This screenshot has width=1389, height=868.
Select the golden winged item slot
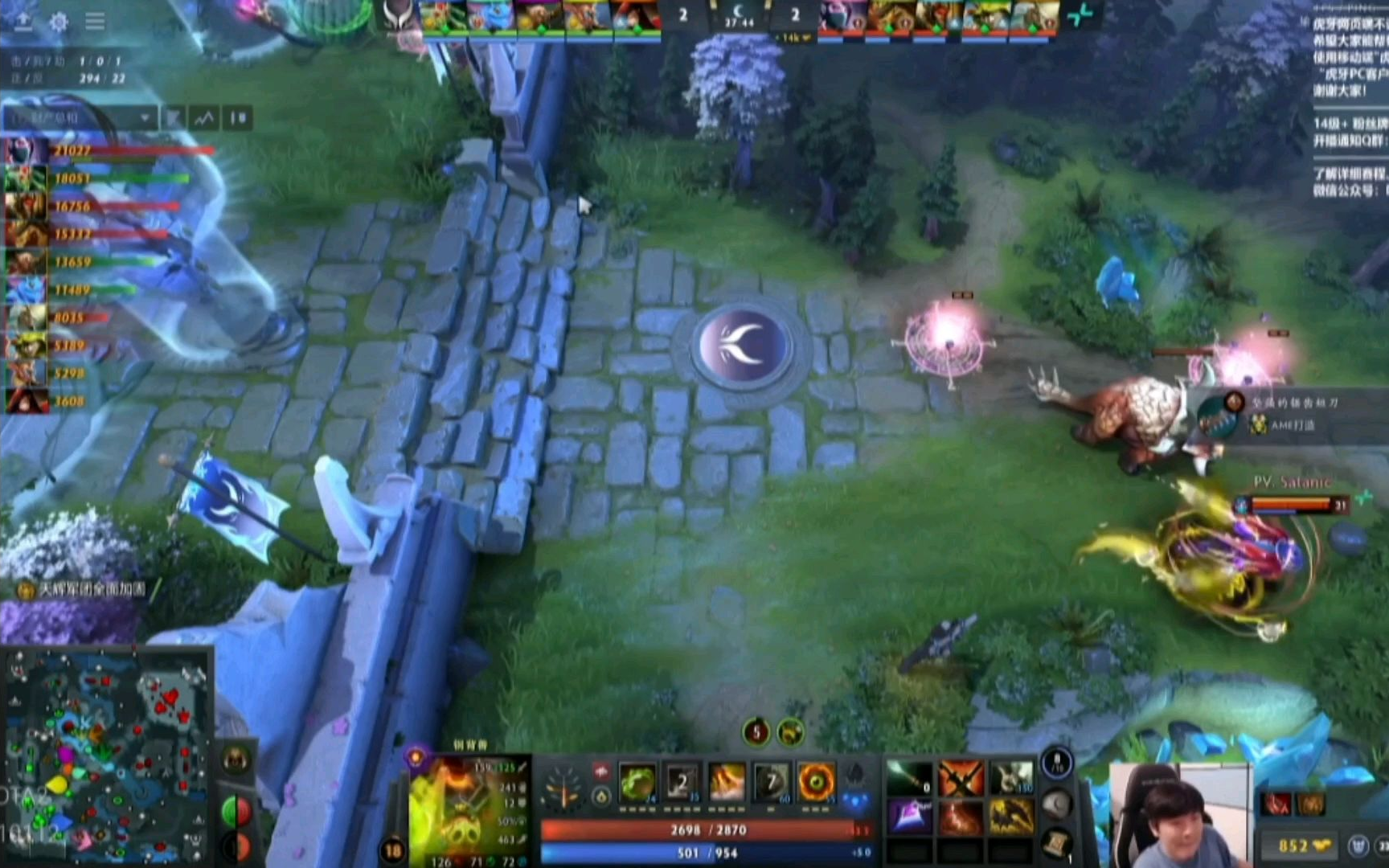pyautogui.click(x=1011, y=817)
